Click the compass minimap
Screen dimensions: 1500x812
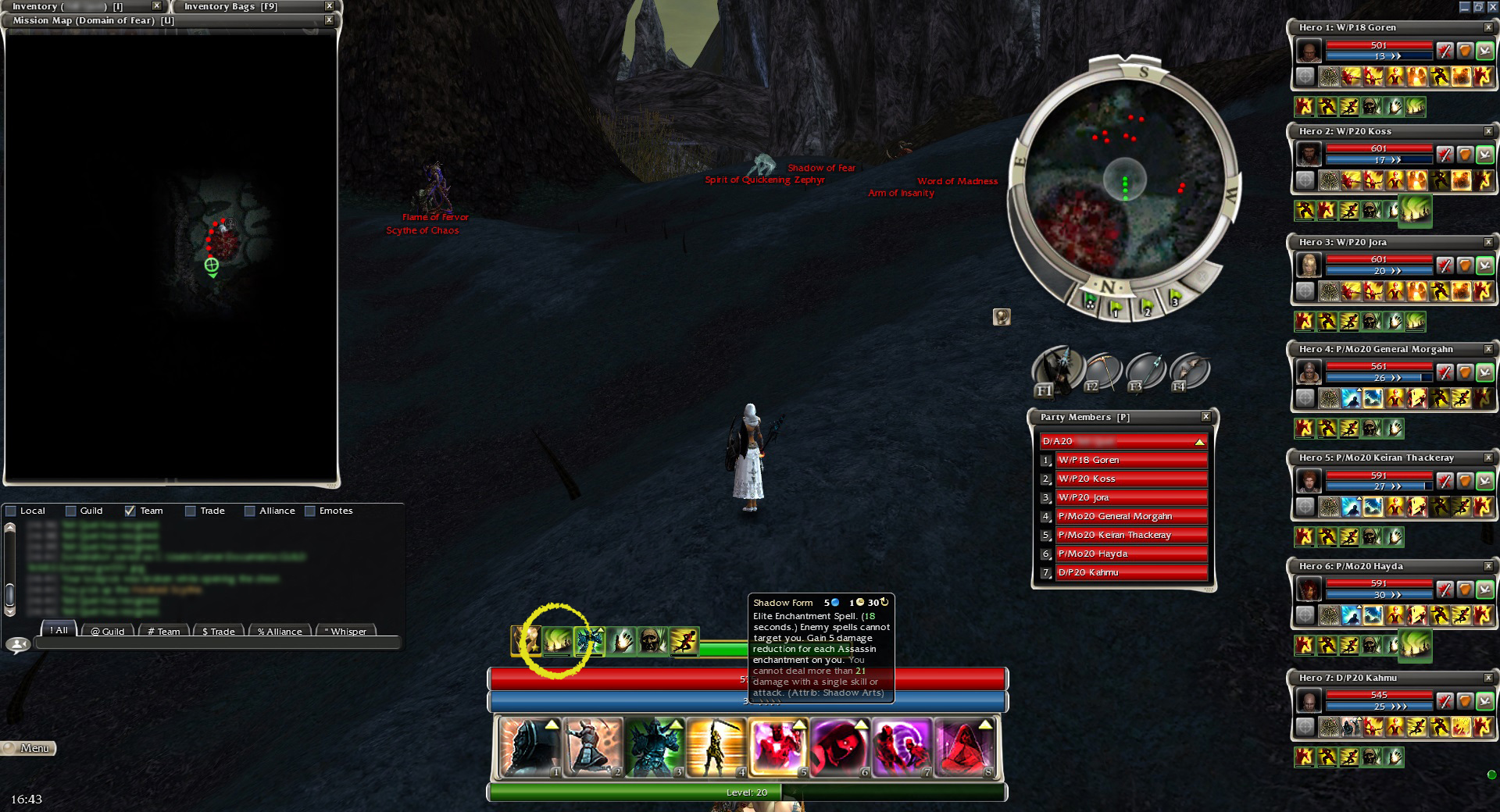coord(1124,180)
